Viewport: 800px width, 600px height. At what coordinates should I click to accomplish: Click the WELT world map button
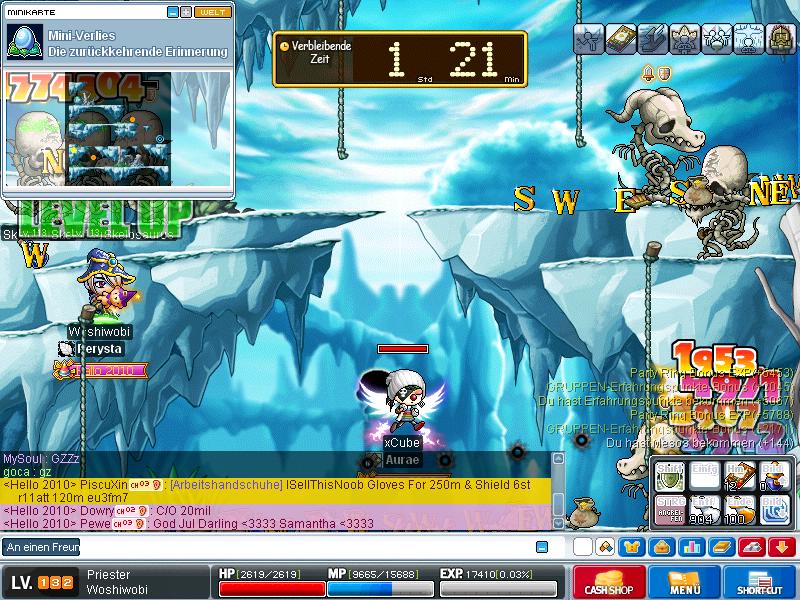[213, 12]
